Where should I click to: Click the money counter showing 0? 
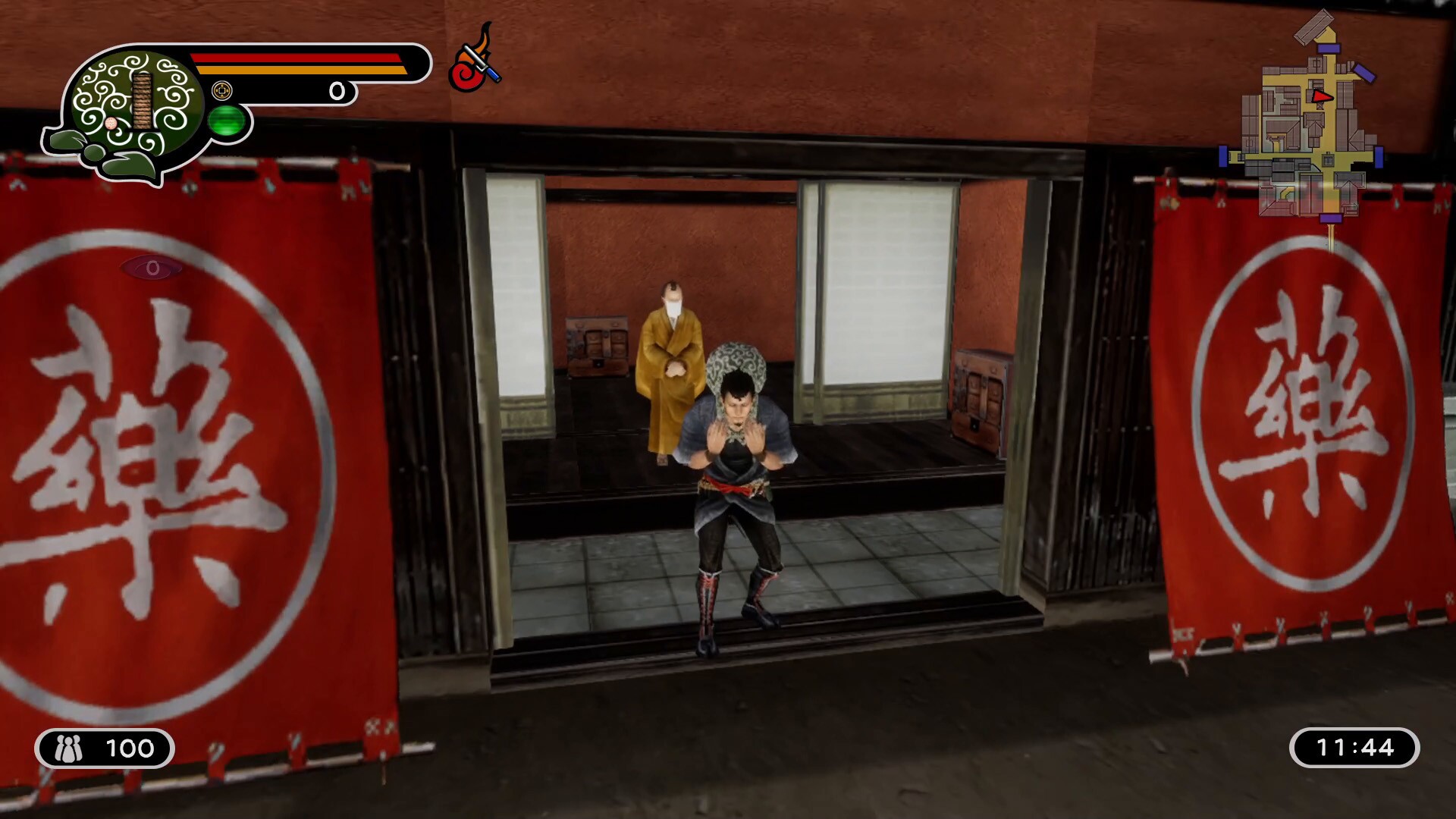point(337,91)
